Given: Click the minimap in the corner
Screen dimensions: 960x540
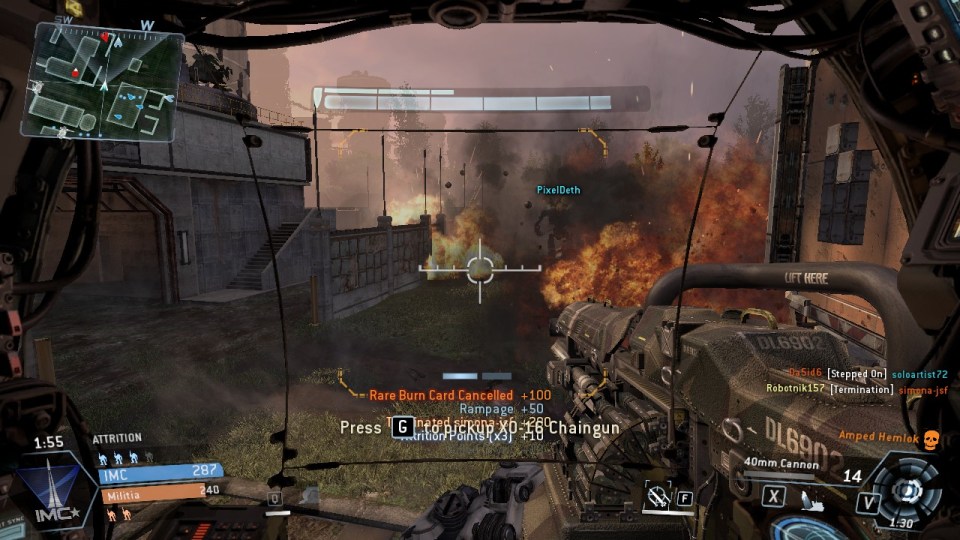Looking at the screenshot, I should pyautogui.click(x=103, y=80).
